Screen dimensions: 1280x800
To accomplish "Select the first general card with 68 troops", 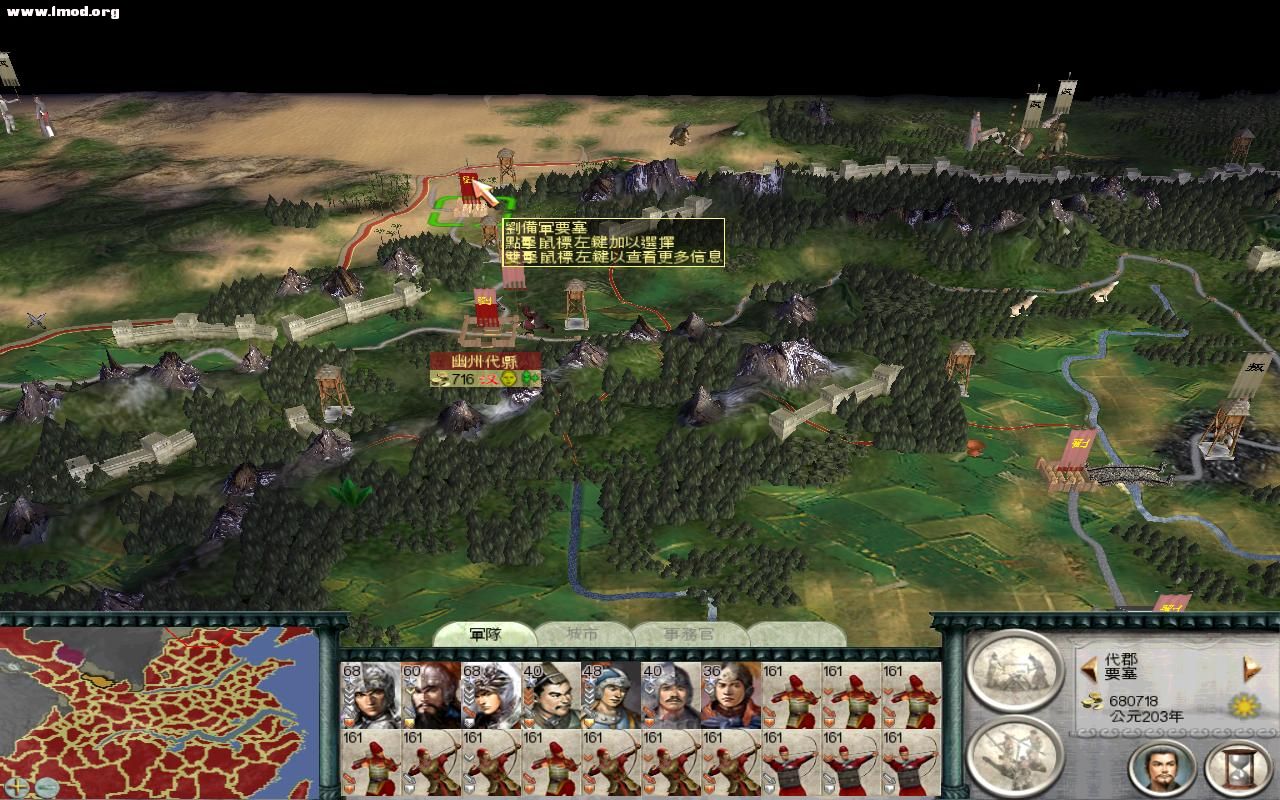I will click(x=370, y=692).
